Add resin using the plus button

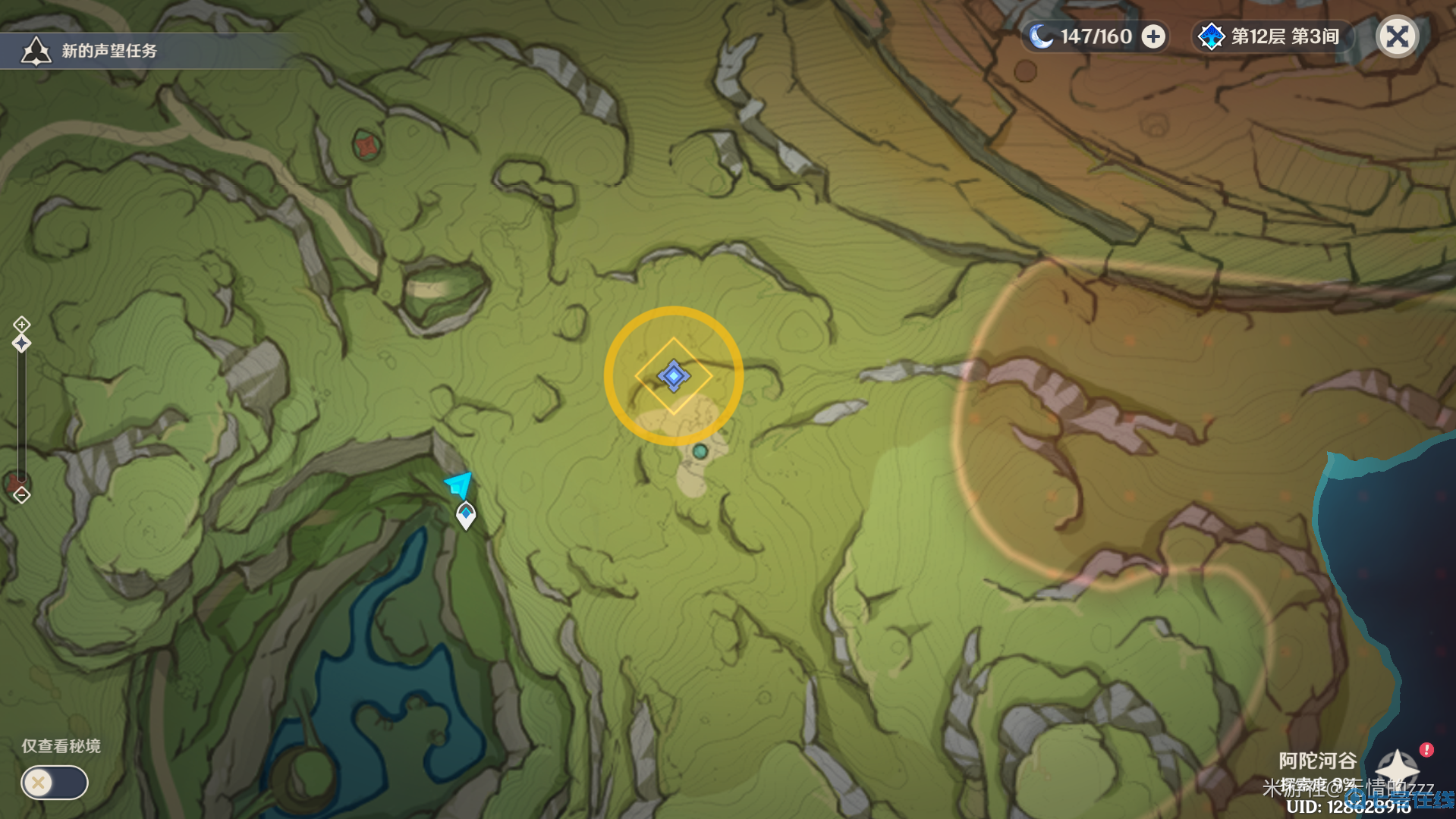tap(1153, 36)
